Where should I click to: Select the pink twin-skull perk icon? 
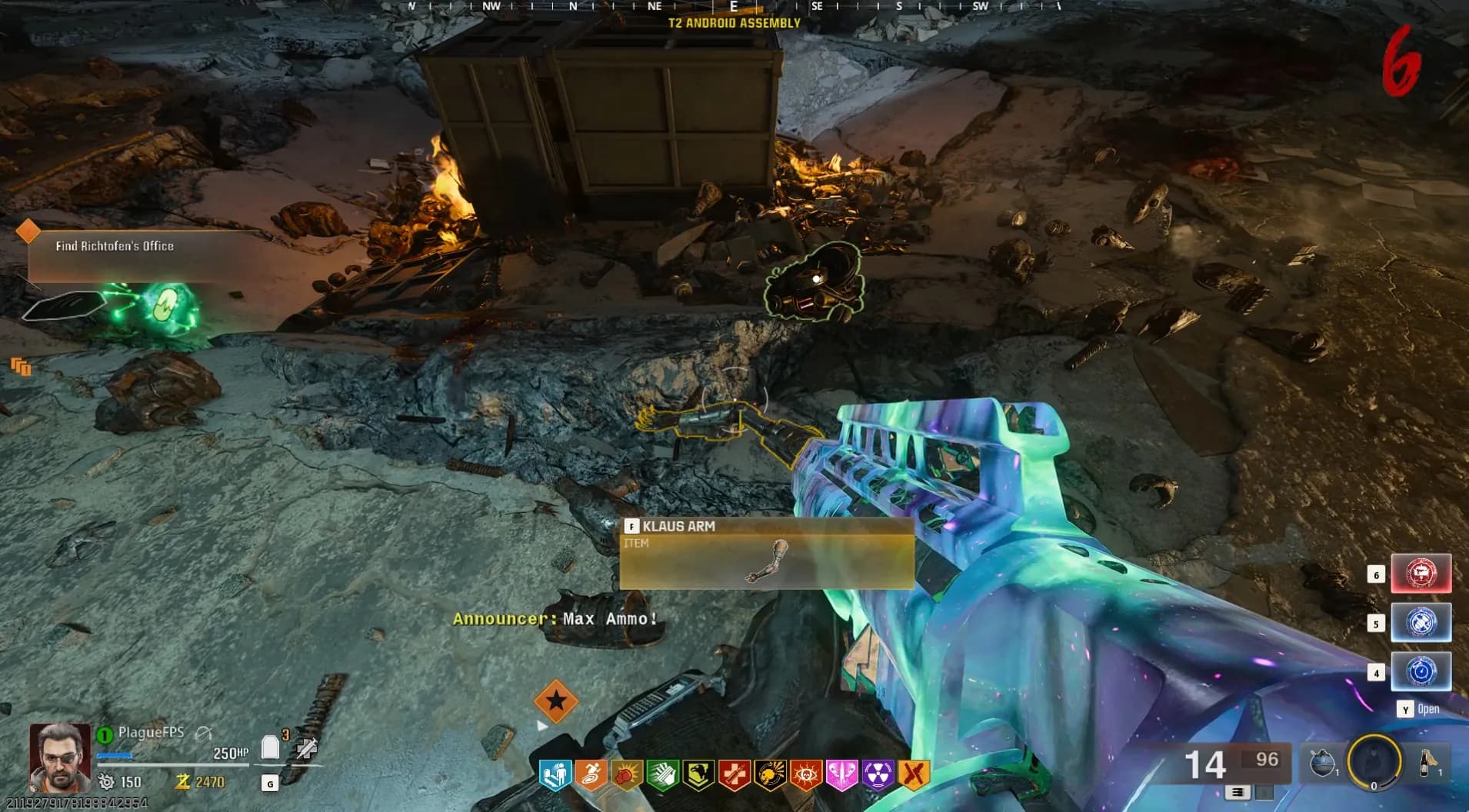click(x=841, y=775)
